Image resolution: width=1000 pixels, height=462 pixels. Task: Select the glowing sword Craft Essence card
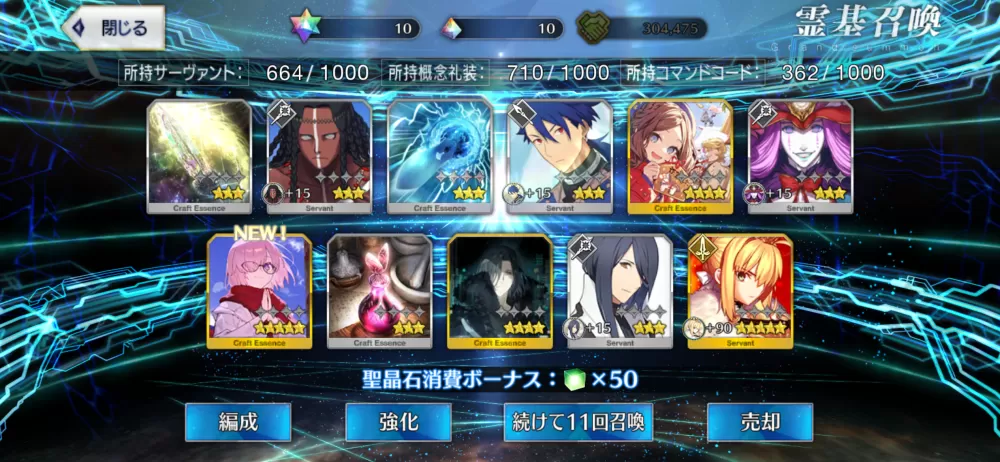[199, 157]
